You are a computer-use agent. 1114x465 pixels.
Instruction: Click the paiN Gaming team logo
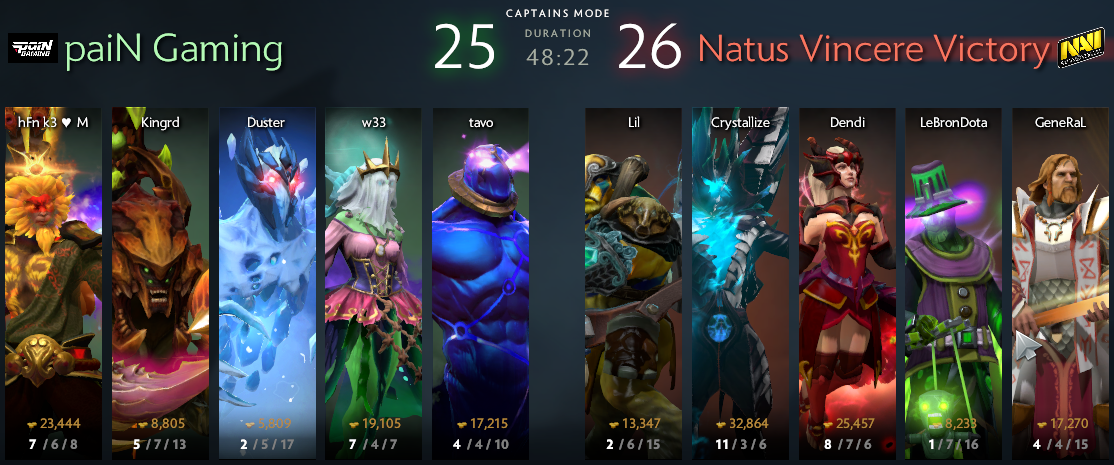[x=32, y=49]
